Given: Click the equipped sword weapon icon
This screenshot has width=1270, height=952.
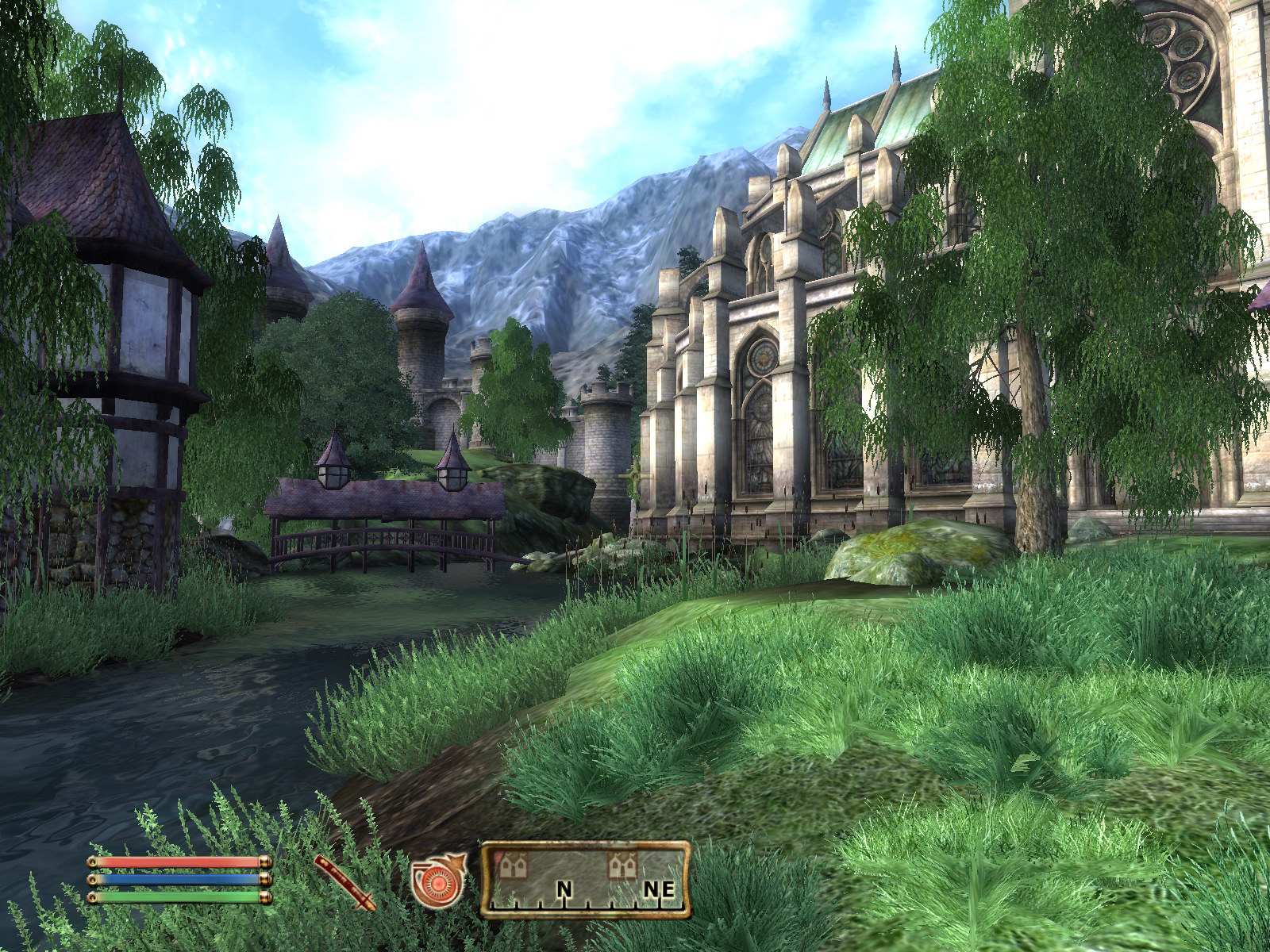Looking at the screenshot, I should [345, 882].
